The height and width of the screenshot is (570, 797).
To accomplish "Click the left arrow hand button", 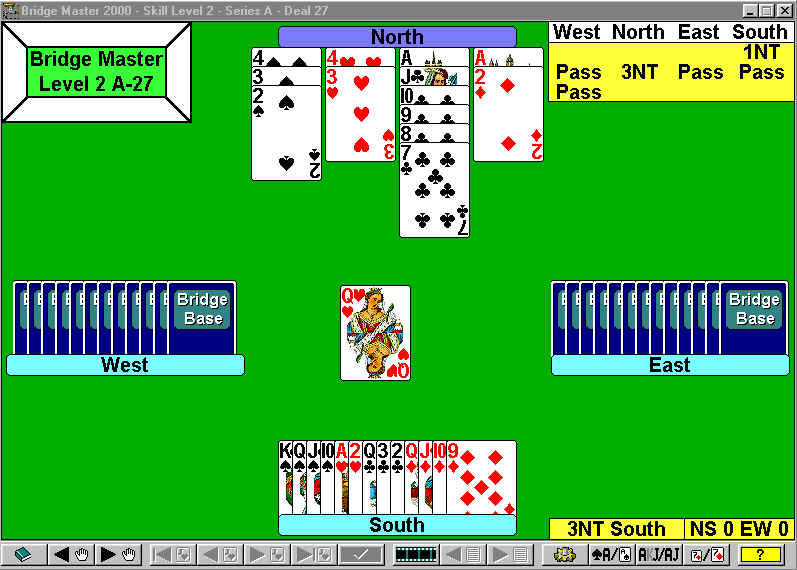I will point(68,554).
